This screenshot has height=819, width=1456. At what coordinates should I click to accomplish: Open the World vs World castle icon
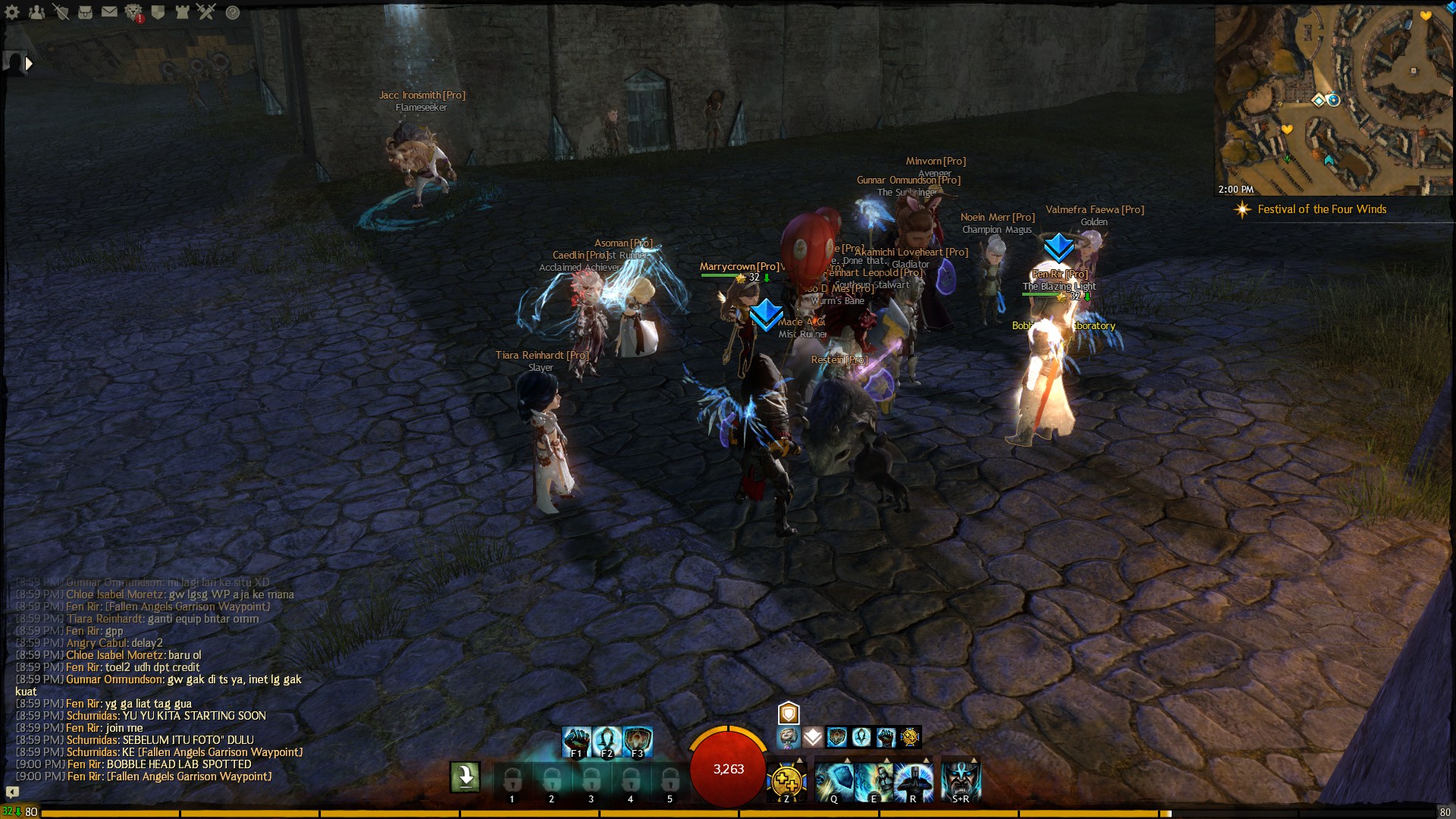click(x=182, y=12)
